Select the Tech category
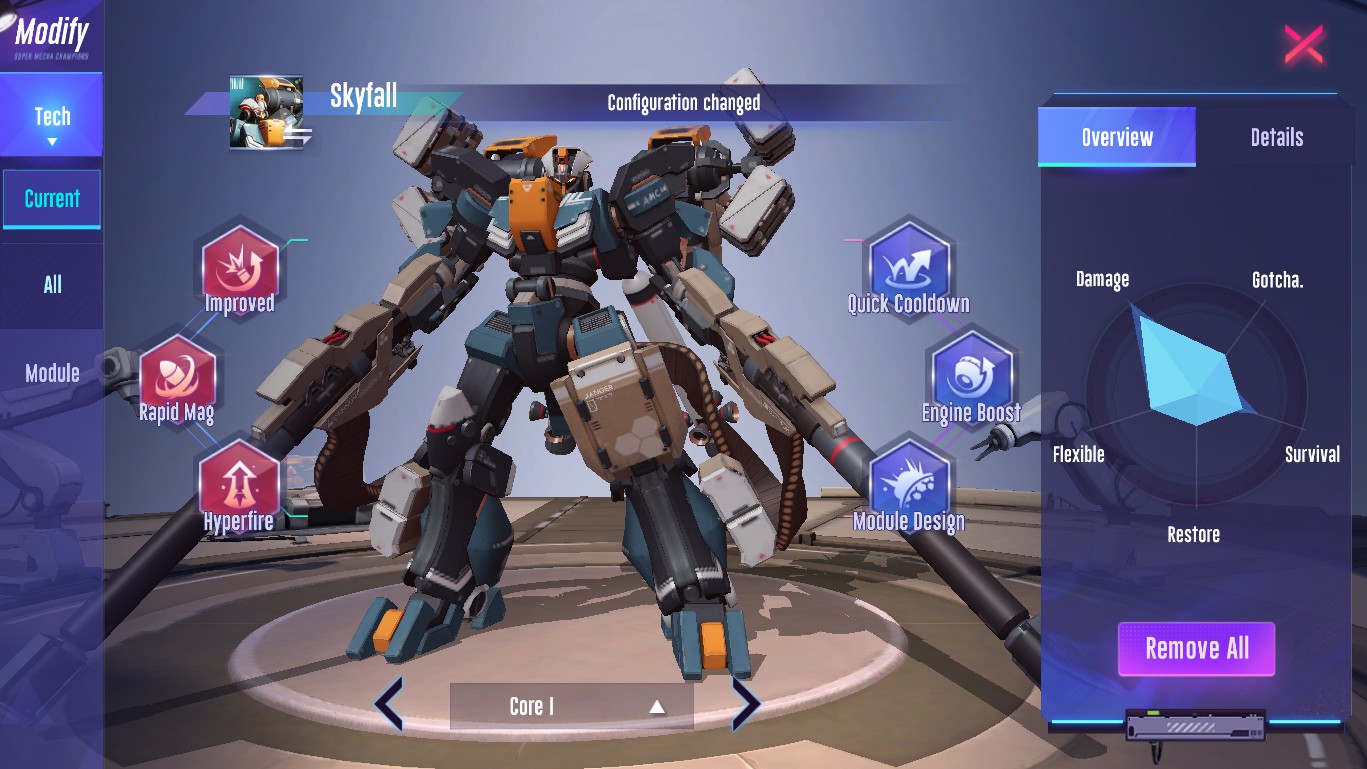 point(52,118)
